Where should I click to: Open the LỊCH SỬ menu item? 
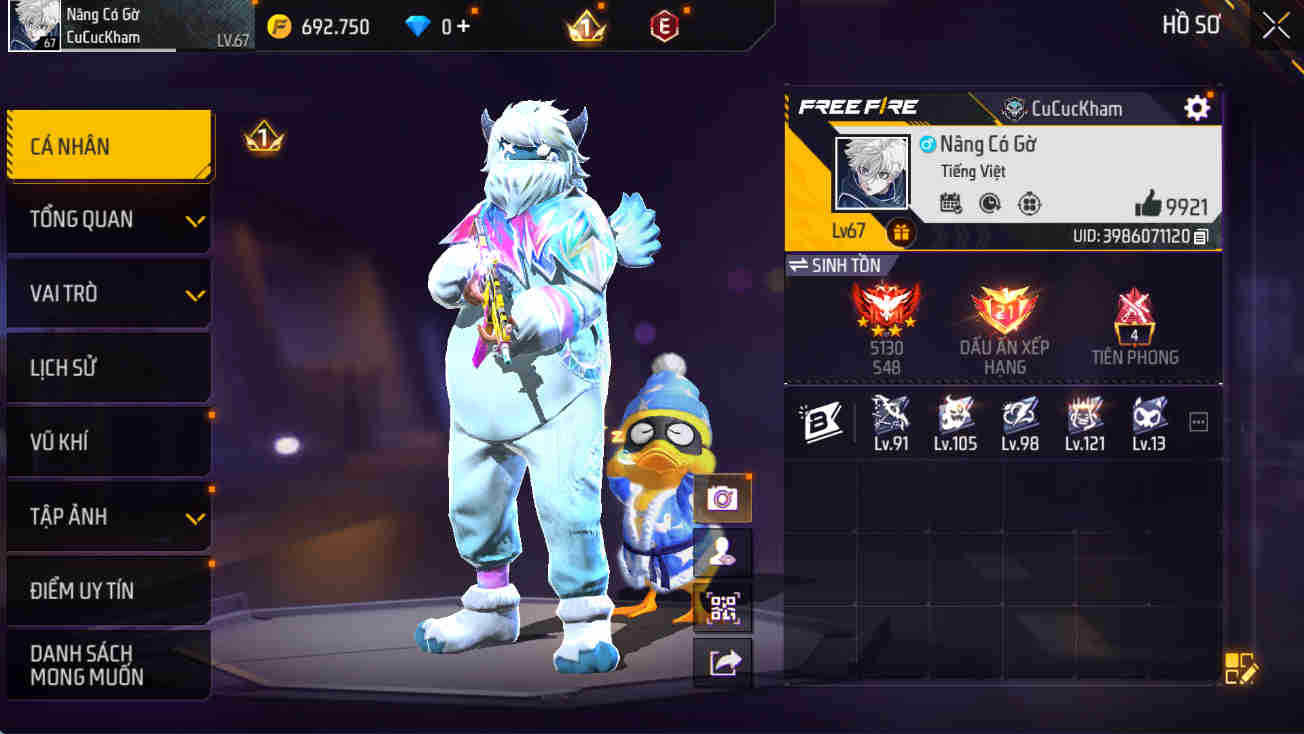tap(108, 367)
